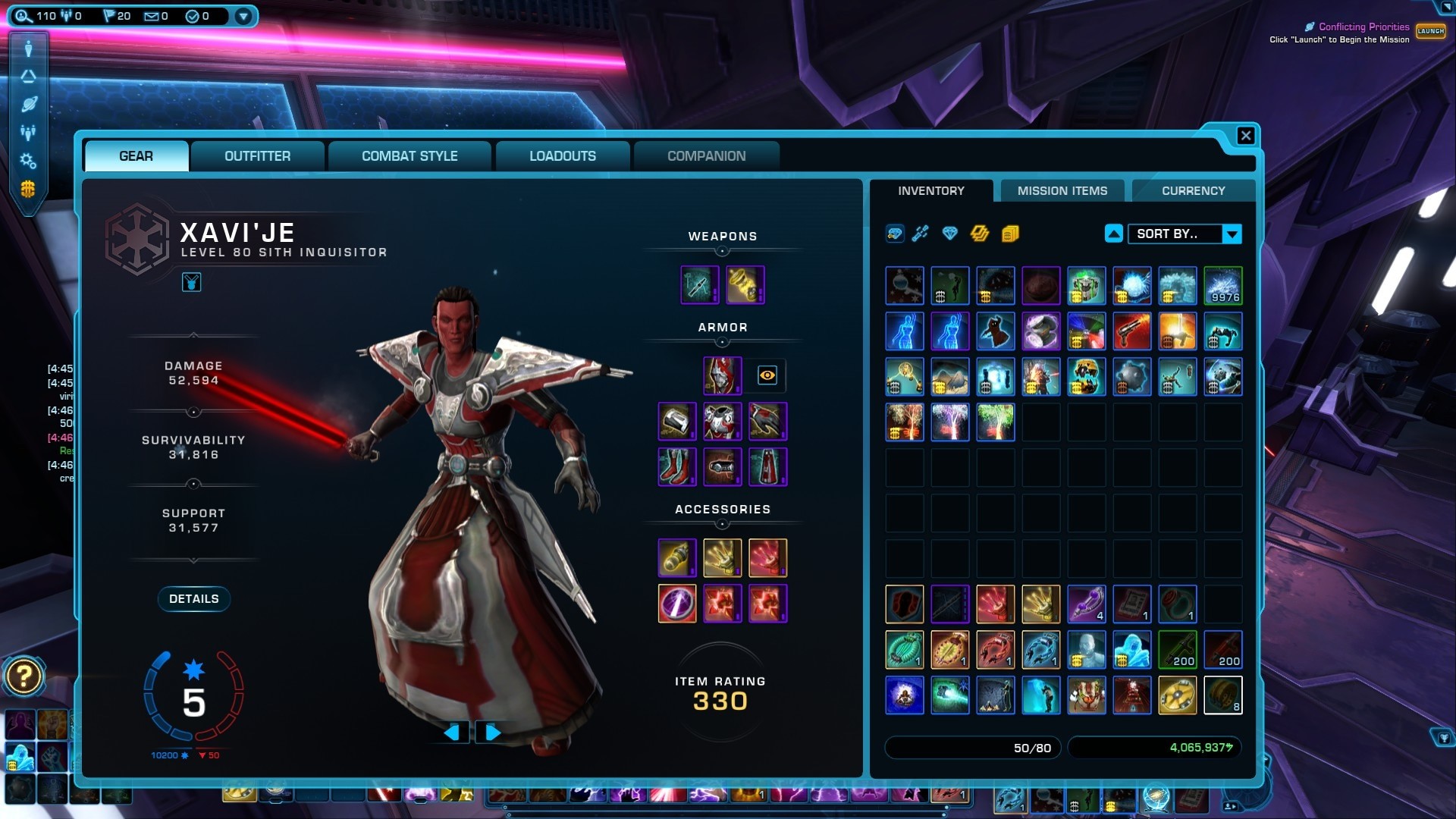Close the character sheet window
The image size is (1456, 819).
click(x=1245, y=136)
